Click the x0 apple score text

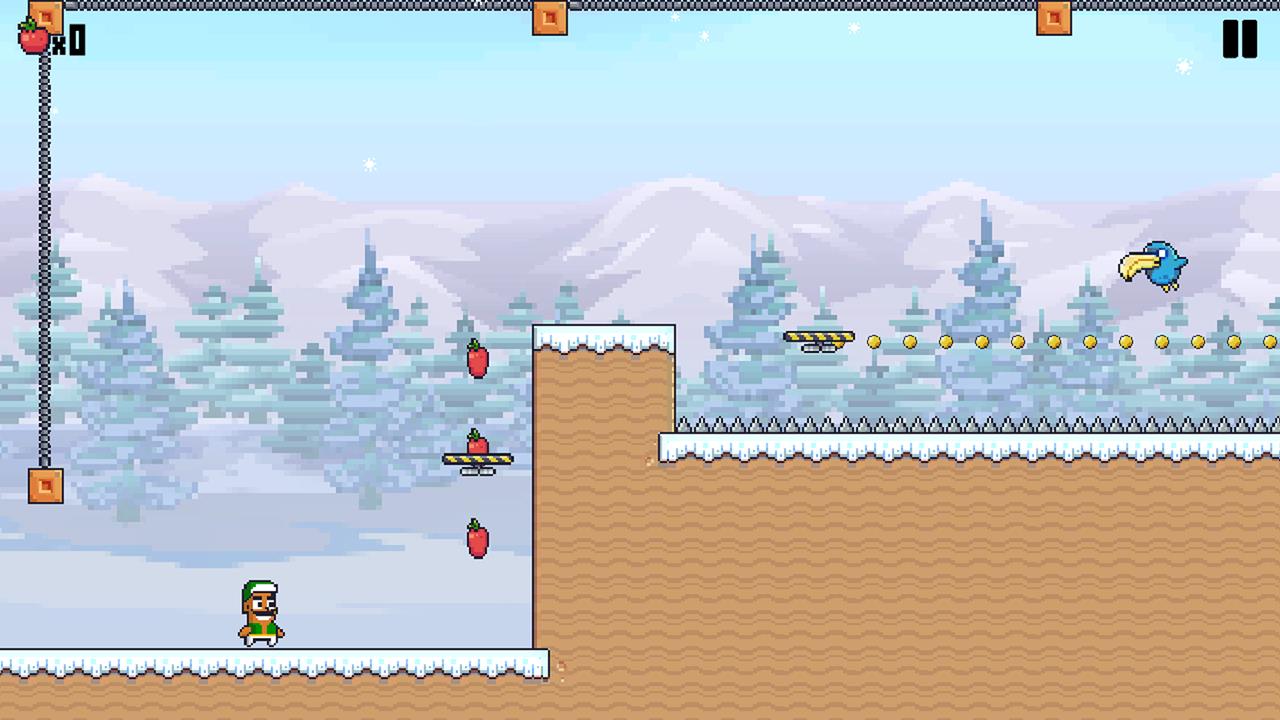pyautogui.click(x=68, y=41)
